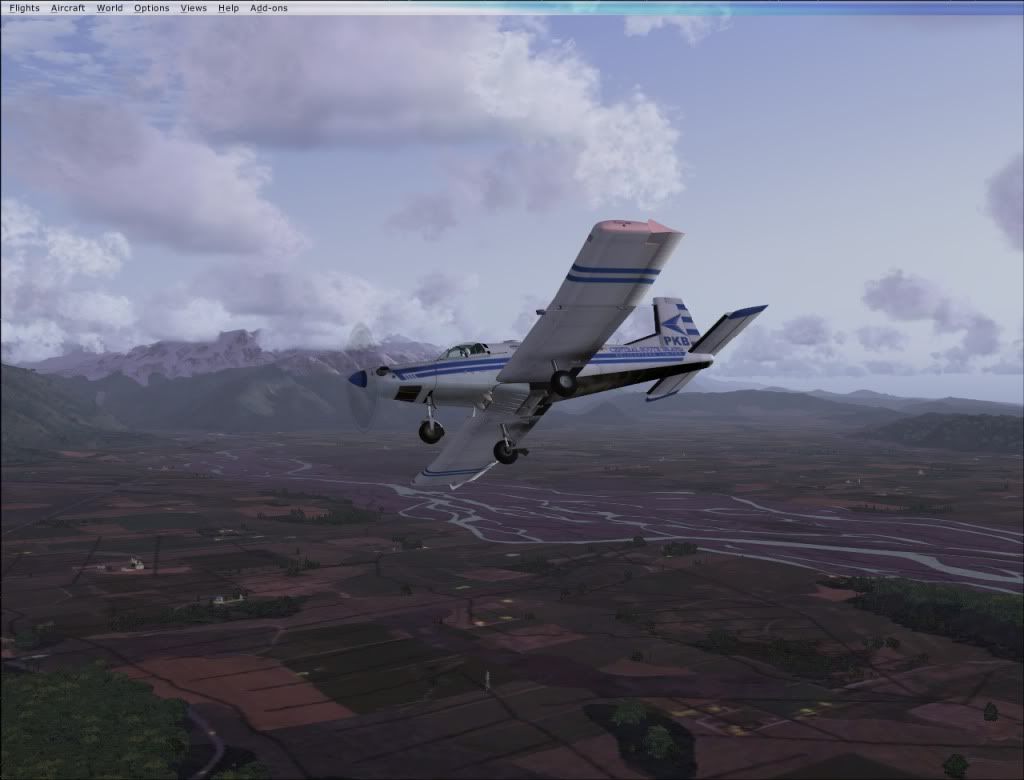Open the Views menu
The height and width of the screenshot is (780, 1024).
pyautogui.click(x=194, y=8)
